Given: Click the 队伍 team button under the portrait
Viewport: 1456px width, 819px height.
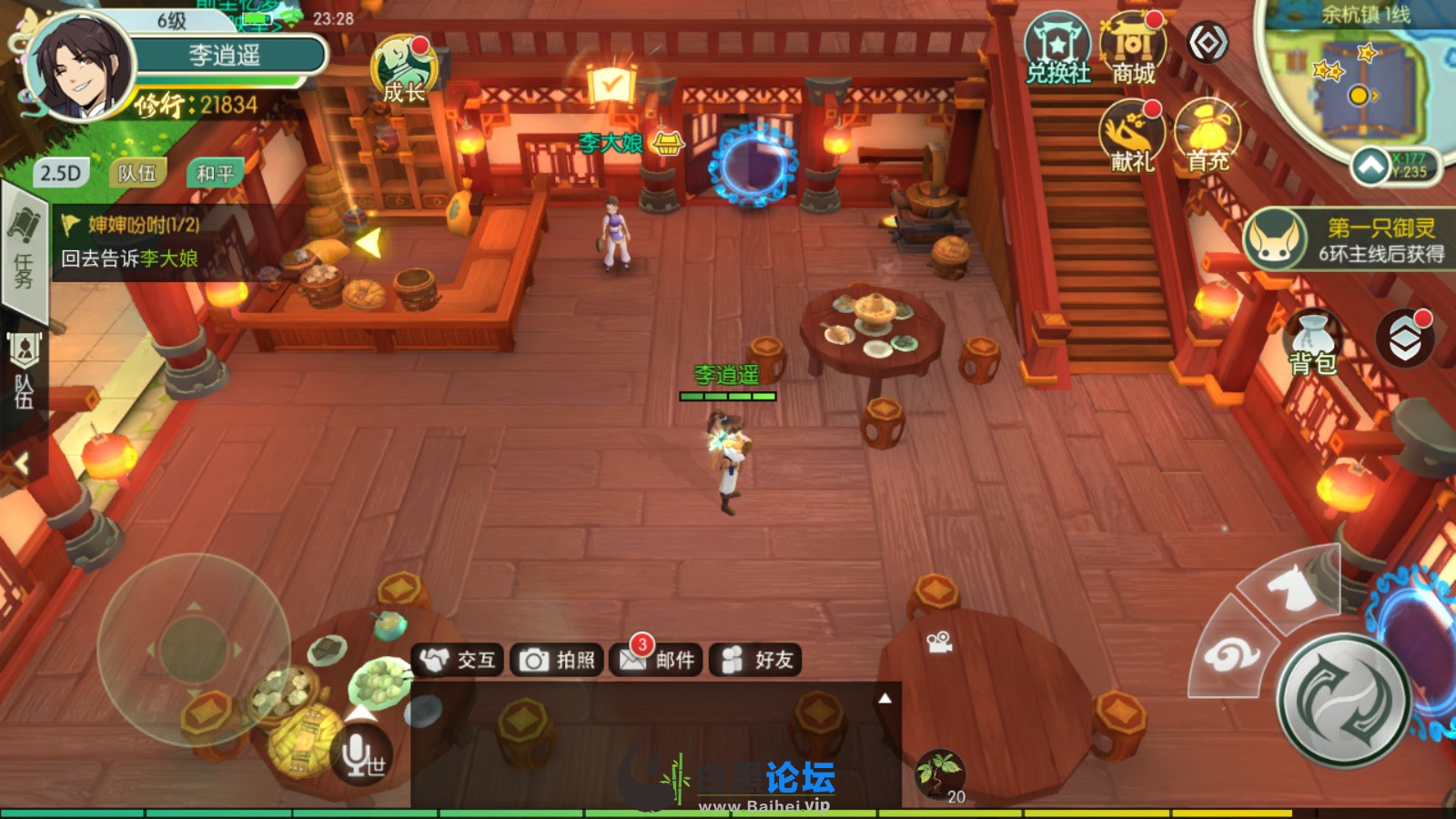Looking at the screenshot, I should coord(137,173).
